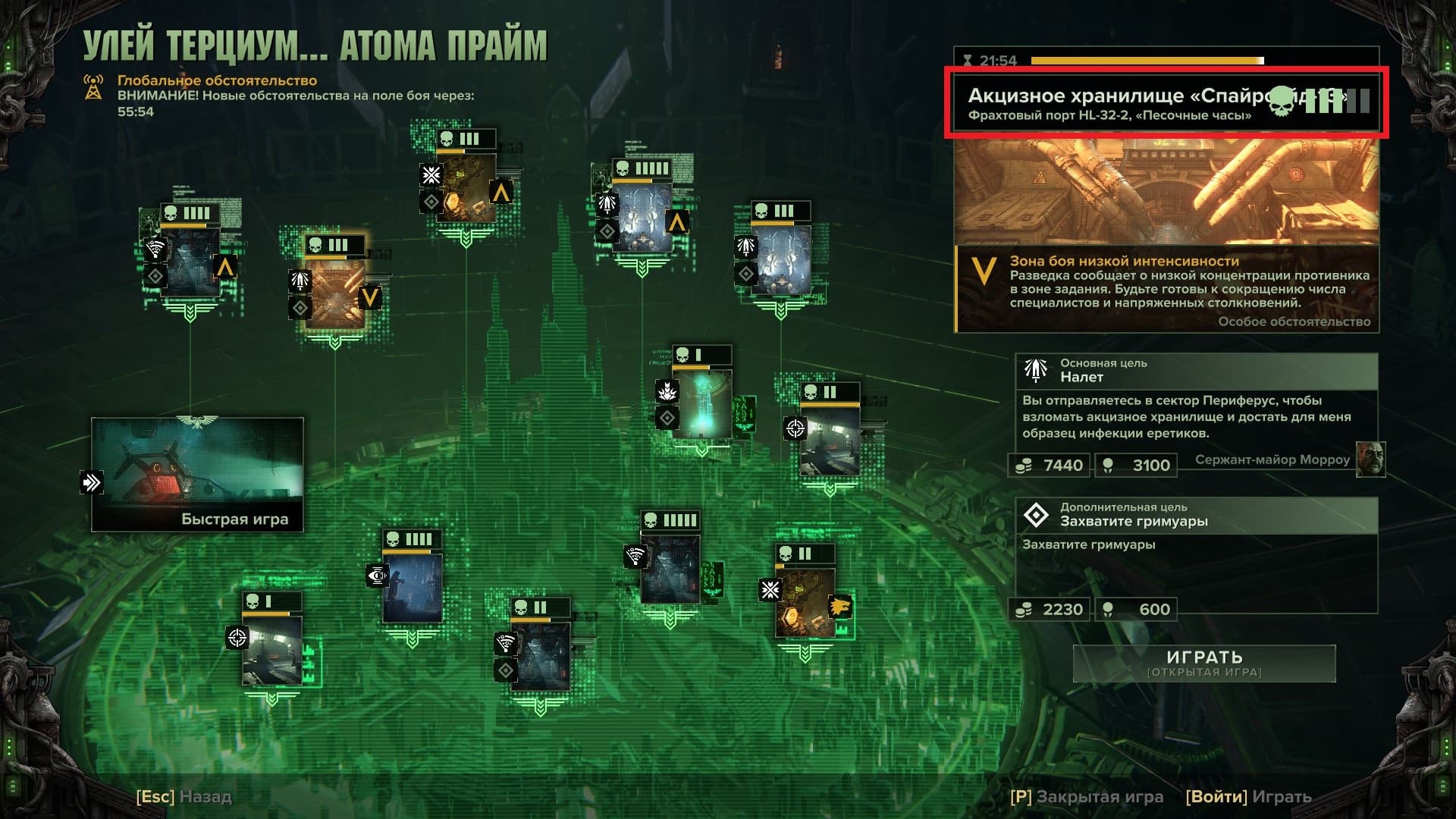Viewport: 1456px width, 819px height.
Task: Start a Закрытая игра private game
Action: coord(1086,797)
